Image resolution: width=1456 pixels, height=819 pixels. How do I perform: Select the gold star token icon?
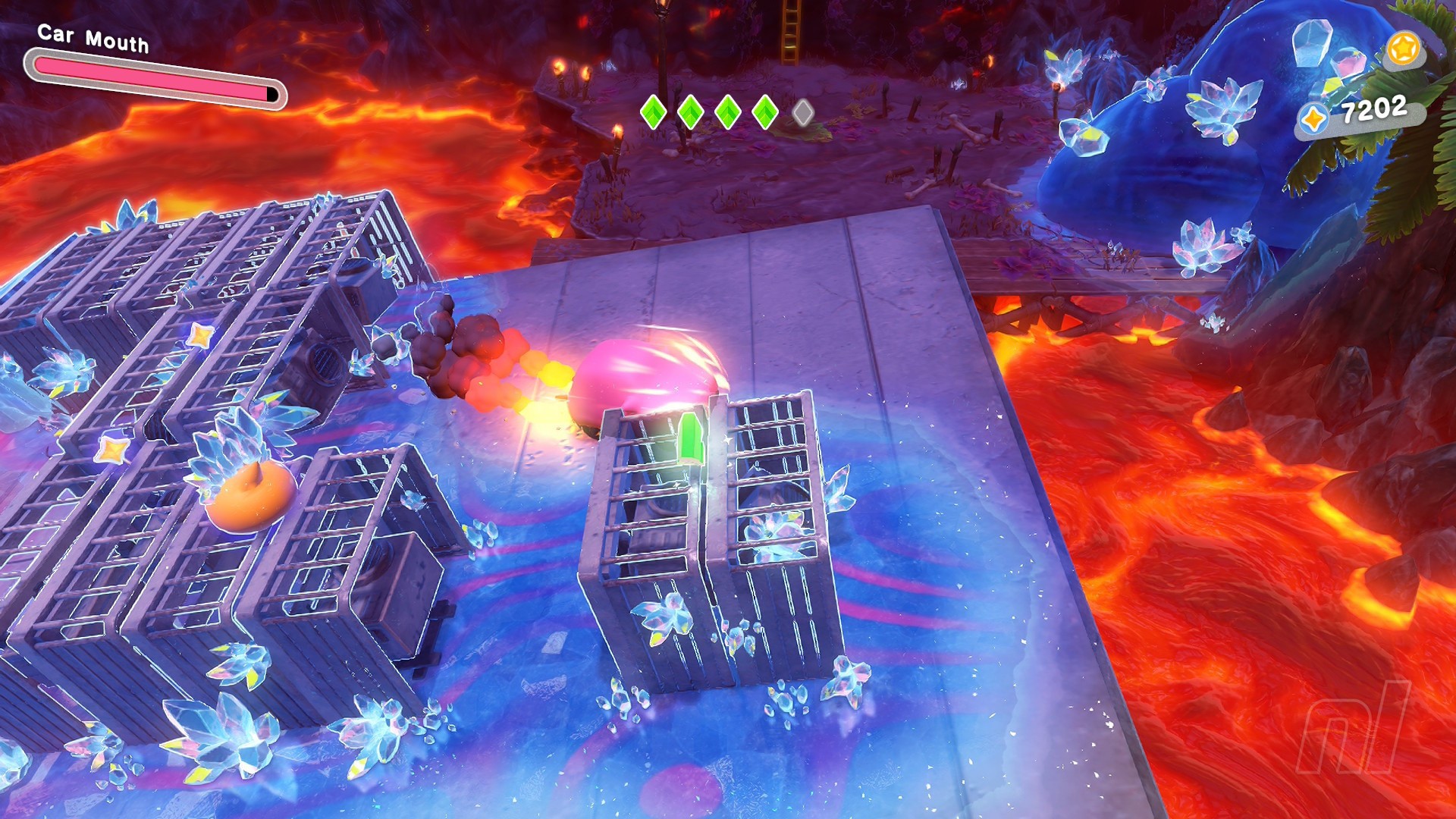coord(1402,49)
